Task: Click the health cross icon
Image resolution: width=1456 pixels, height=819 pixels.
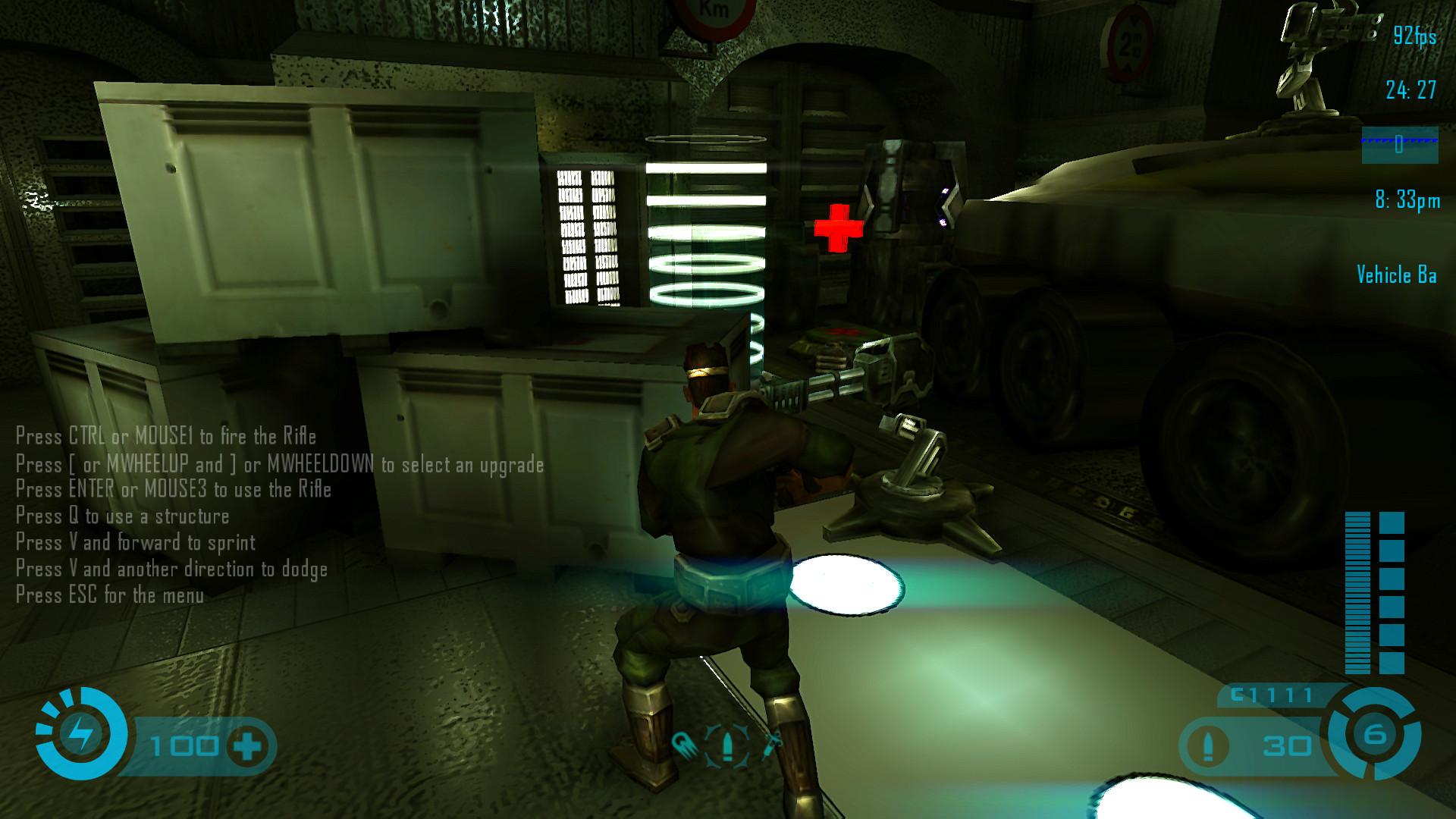Action: pyautogui.click(x=248, y=746)
